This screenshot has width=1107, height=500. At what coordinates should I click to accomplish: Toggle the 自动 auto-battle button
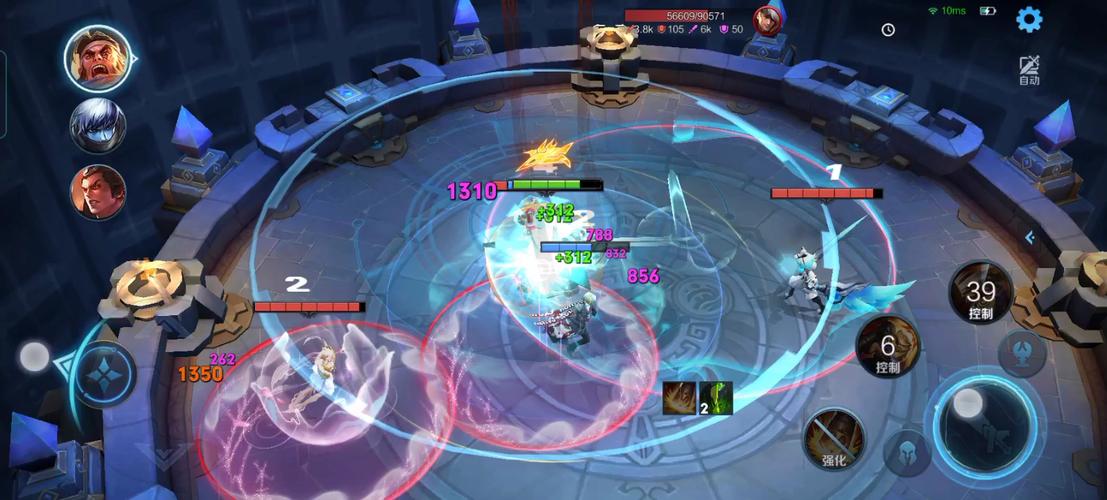click(x=1029, y=70)
